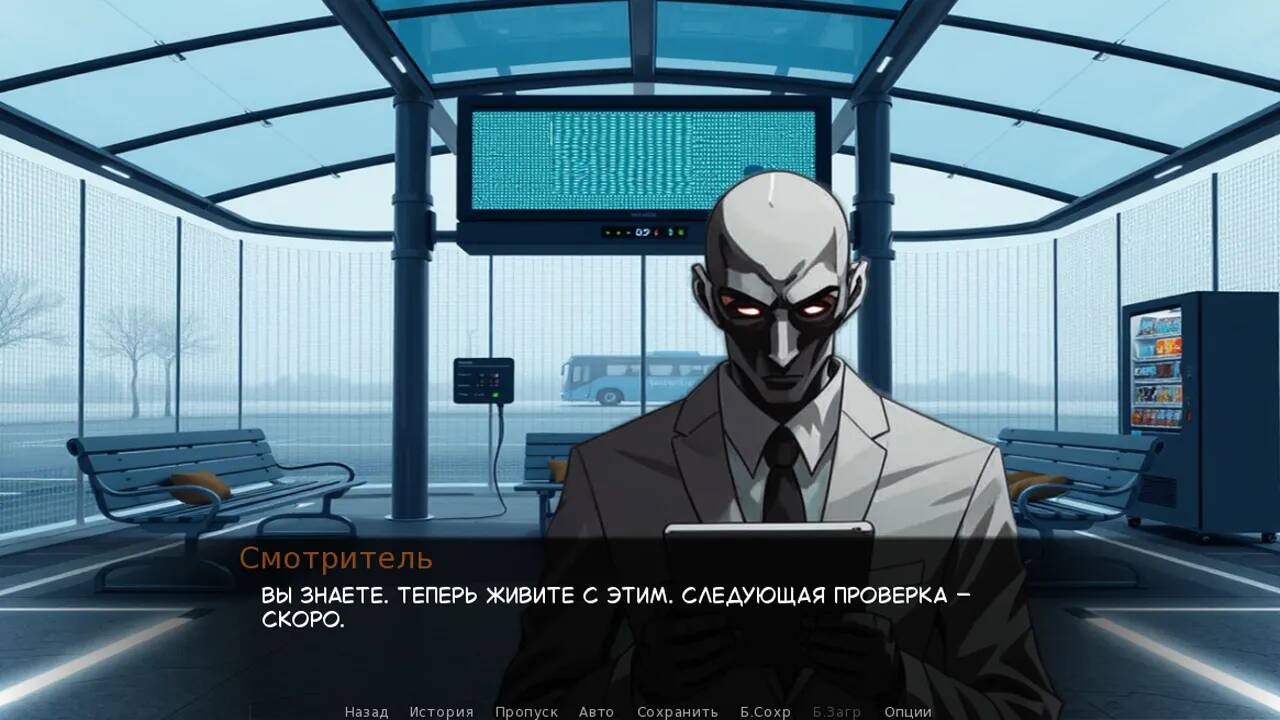Viewport: 1280px width, 720px height.
Task: Click Назад to rewind dialogue
Action: [x=368, y=711]
